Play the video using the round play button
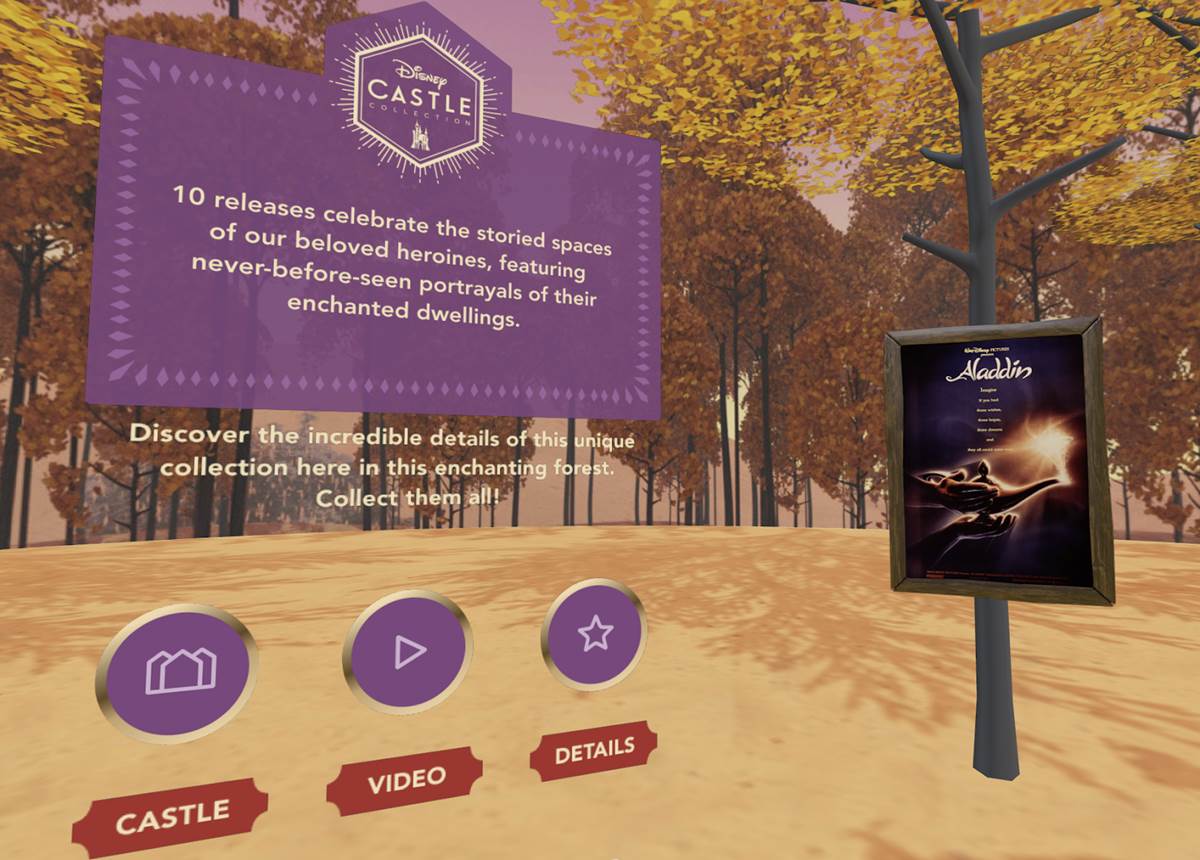The height and width of the screenshot is (860, 1200). coord(407,652)
